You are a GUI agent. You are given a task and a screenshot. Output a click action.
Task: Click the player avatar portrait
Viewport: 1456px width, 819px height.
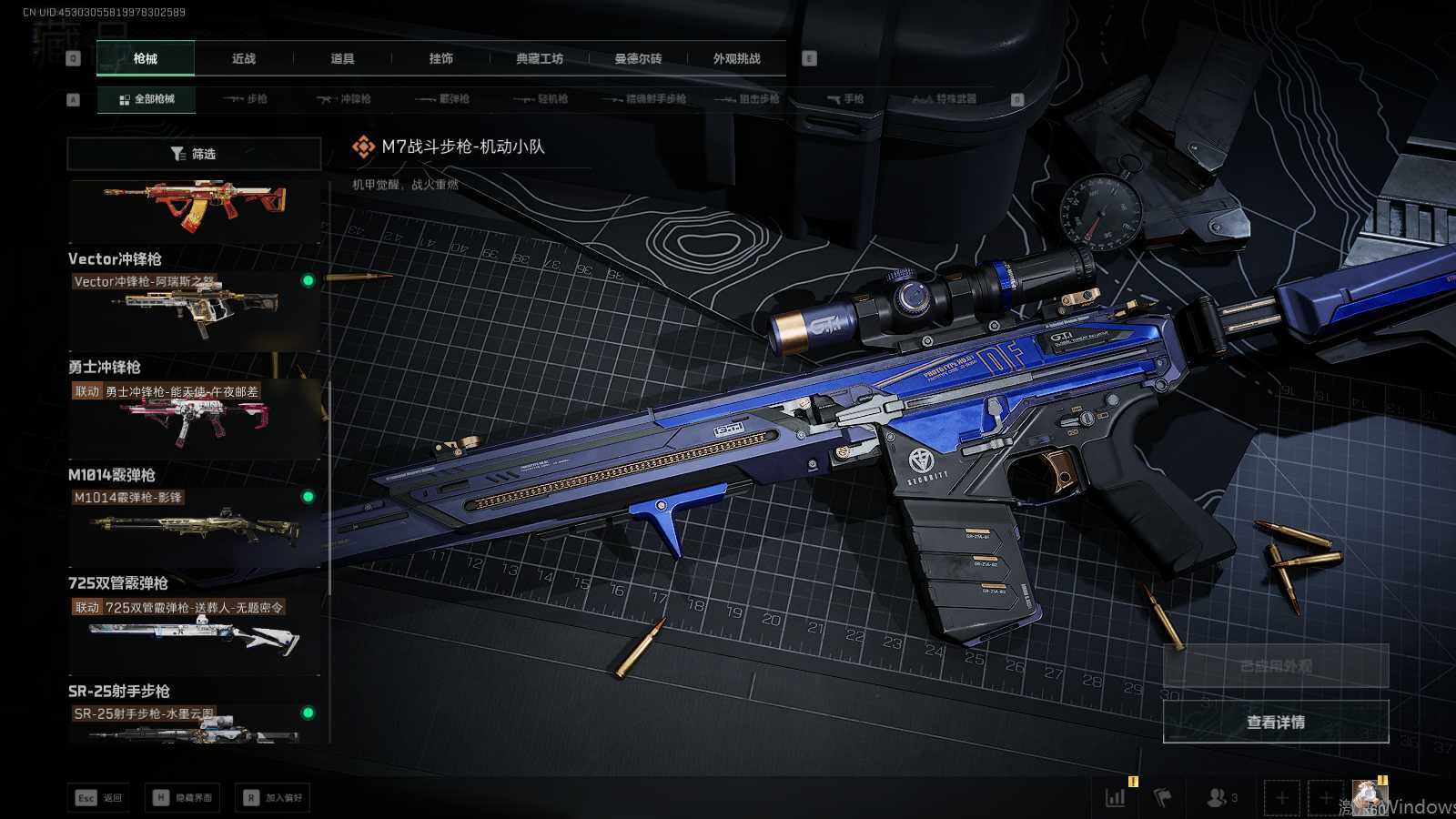coord(1368,797)
